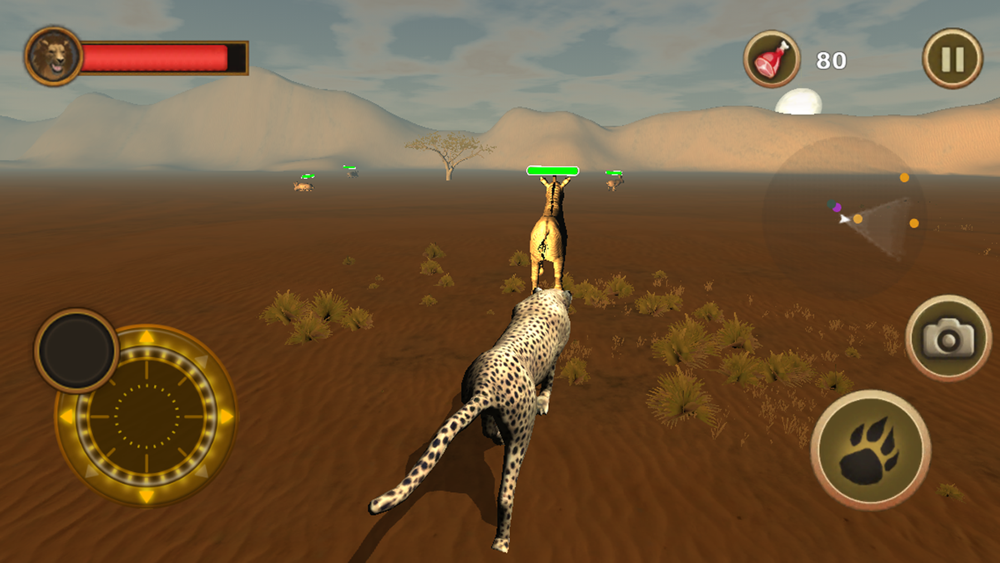Tap the paw print attack button
The image size is (1000, 563).
tap(870, 450)
